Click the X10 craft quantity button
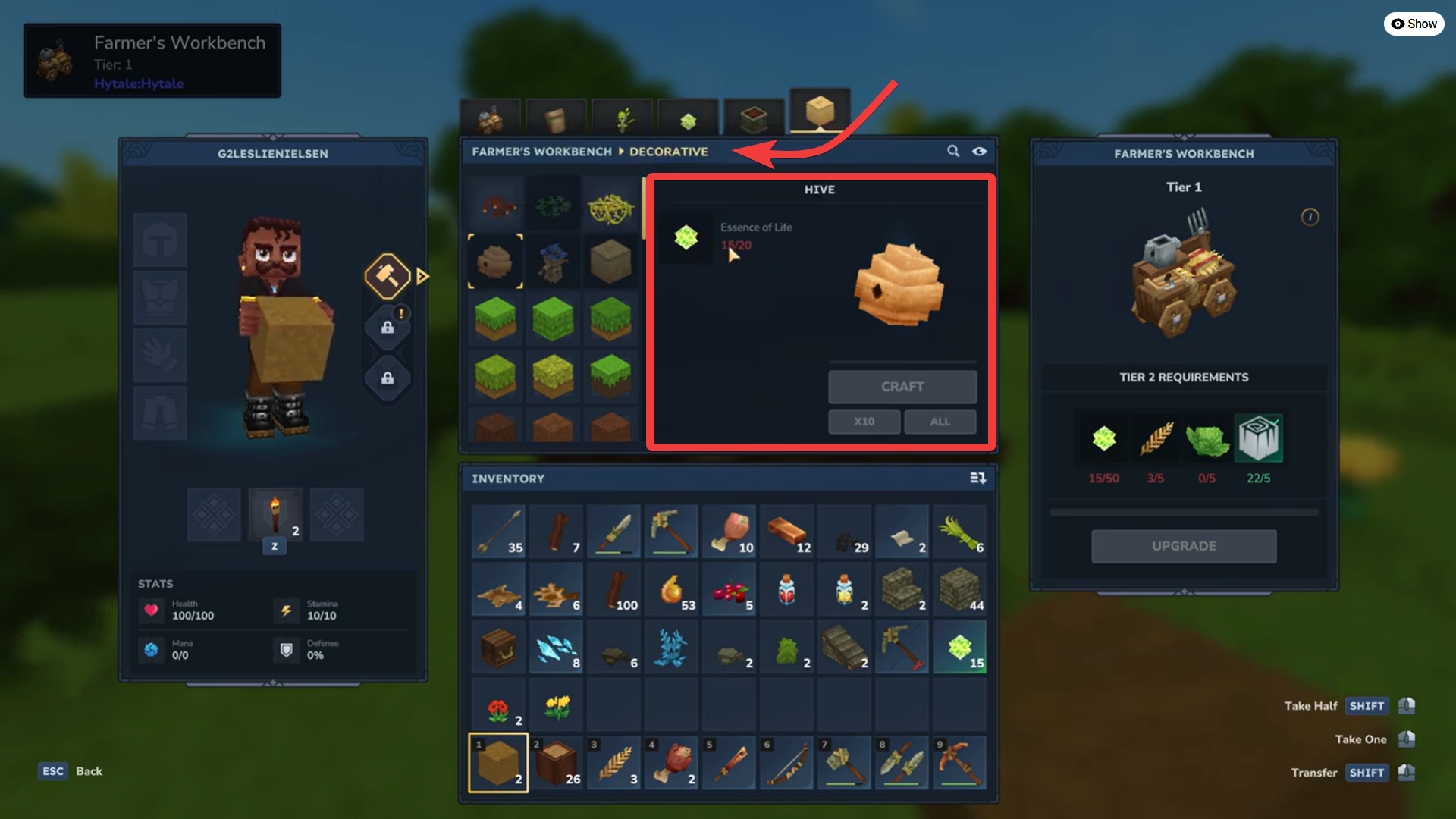This screenshot has width=1456, height=819. coord(864,421)
